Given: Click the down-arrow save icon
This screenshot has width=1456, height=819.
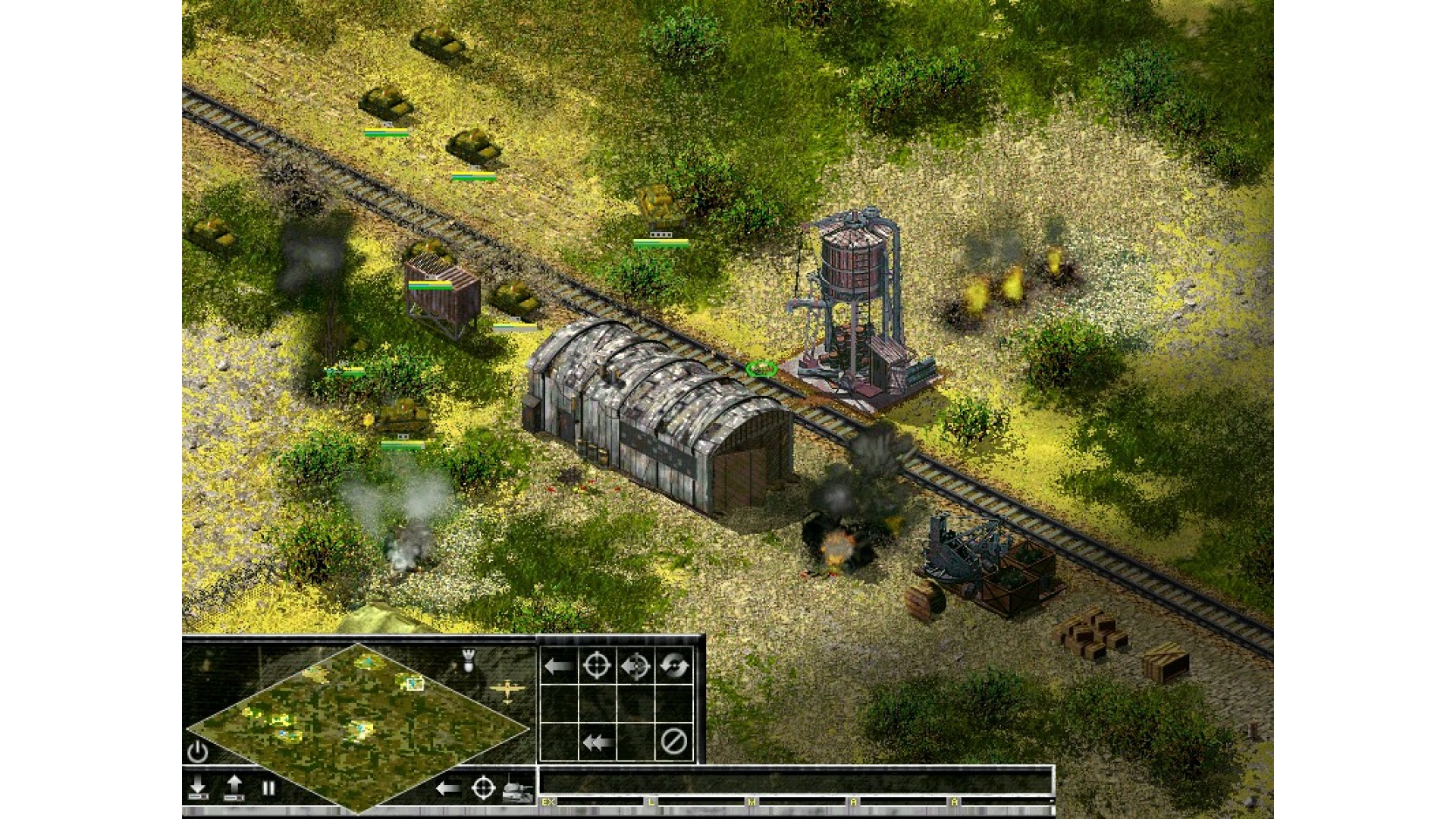Looking at the screenshot, I should [198, 788].
